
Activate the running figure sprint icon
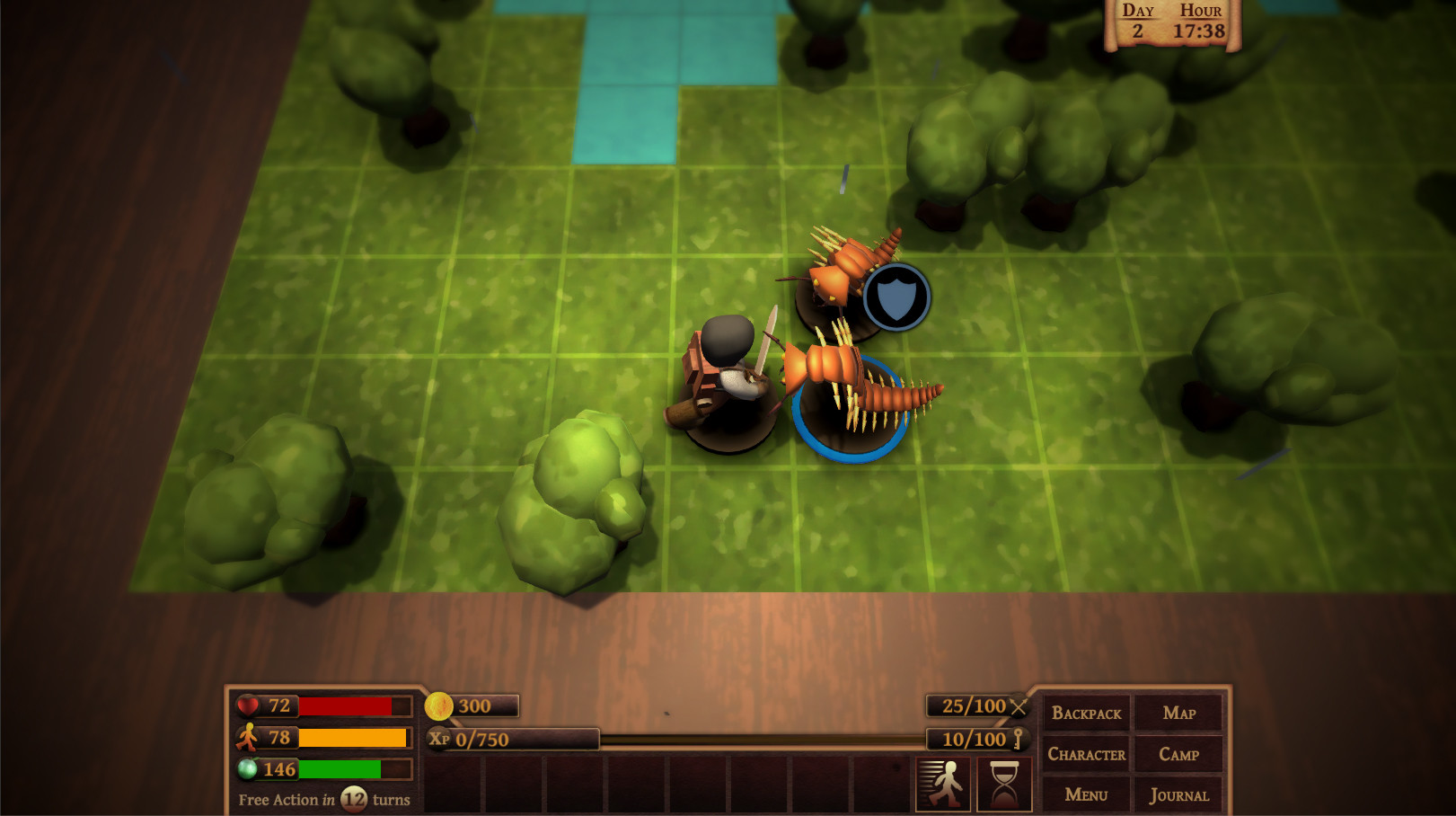(942, 784)
